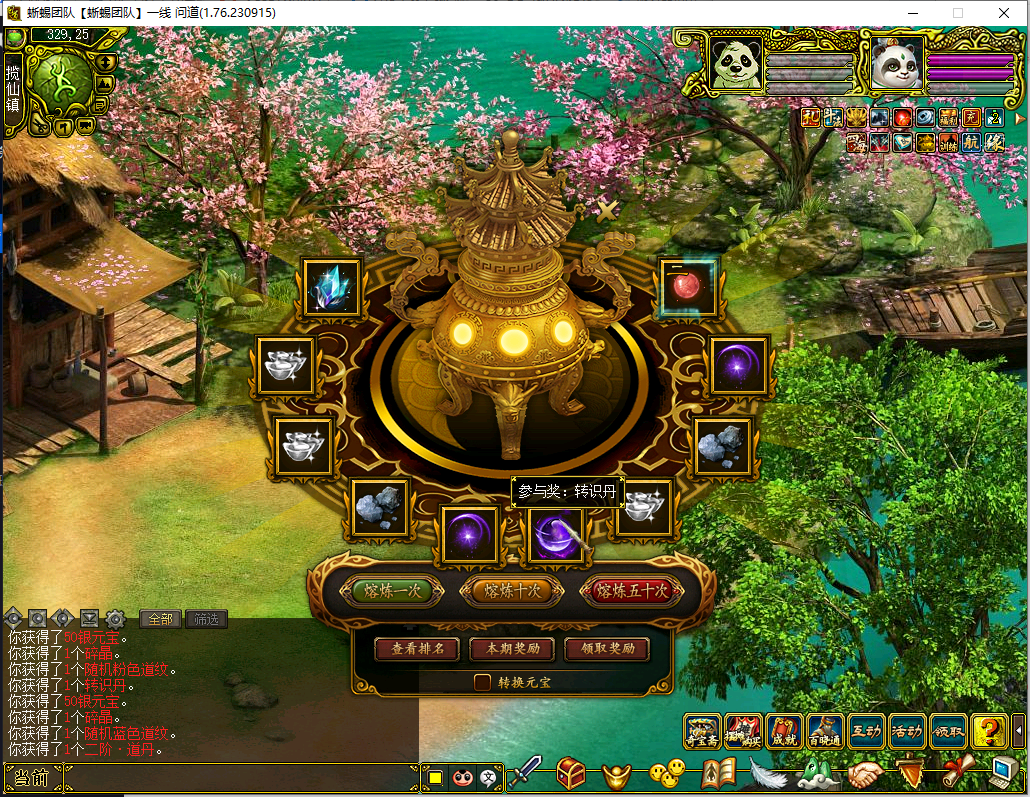Open the treasure chest bag icon
The height and width of the screenshot is (797, 1030).
point(571,773)
